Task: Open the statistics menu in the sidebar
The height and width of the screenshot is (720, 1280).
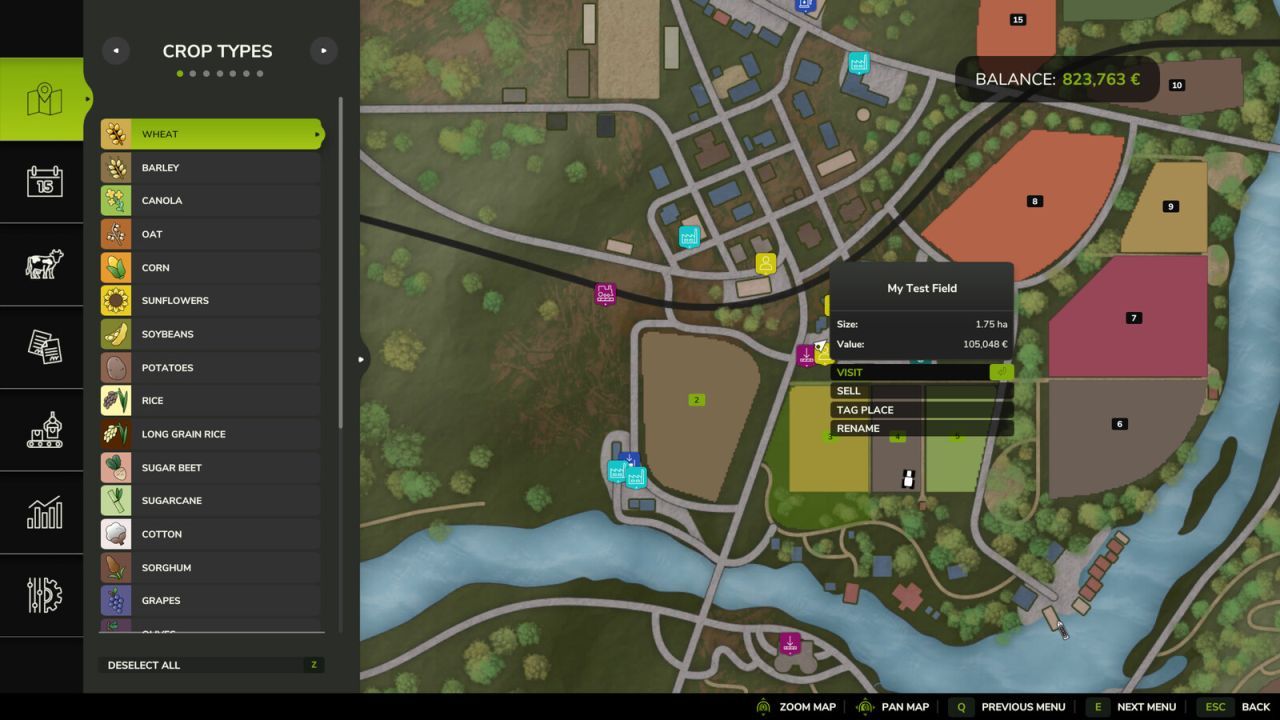Action: 42,514
